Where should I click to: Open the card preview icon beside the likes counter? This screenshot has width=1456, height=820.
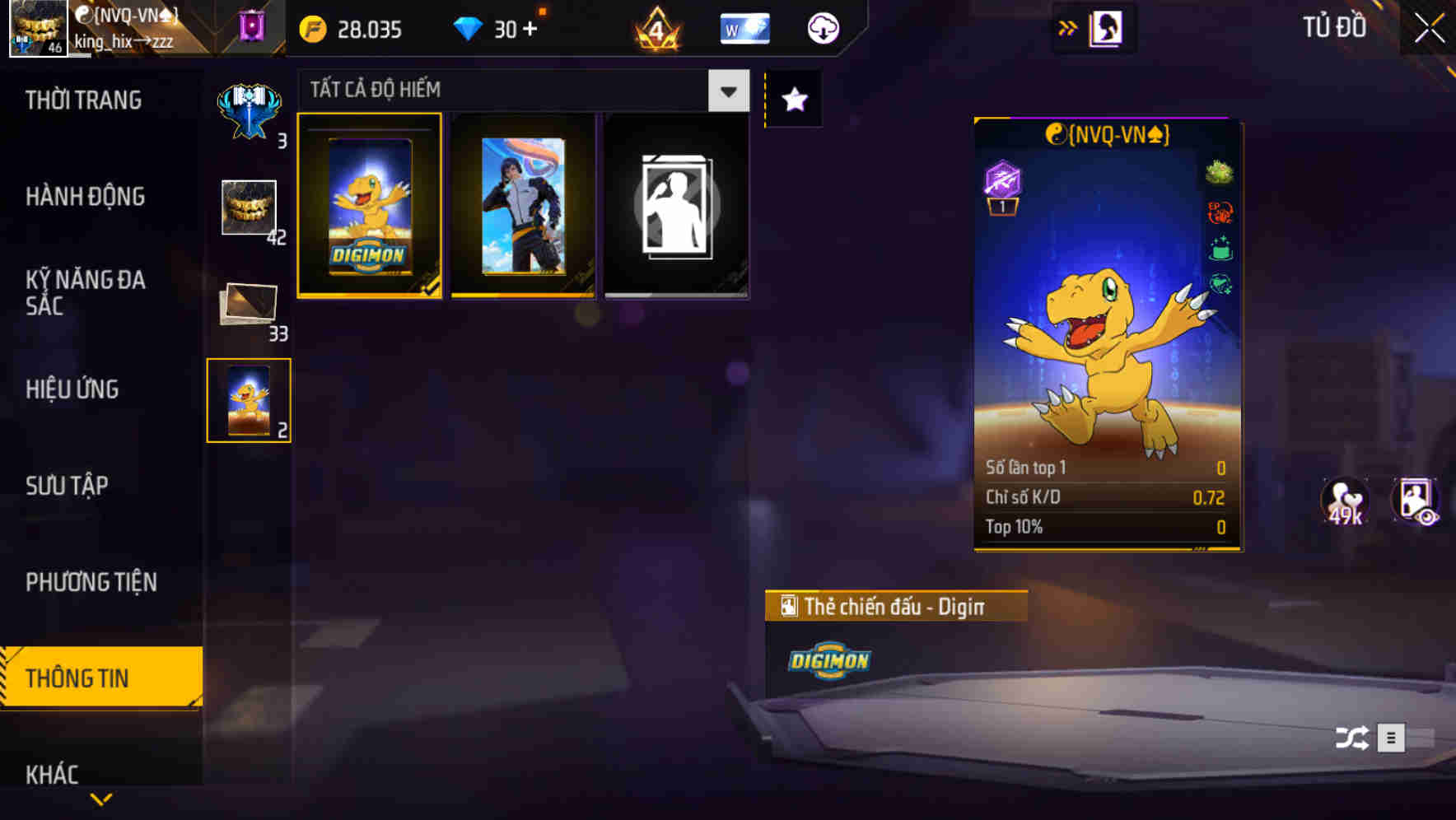pos(1418,505)
